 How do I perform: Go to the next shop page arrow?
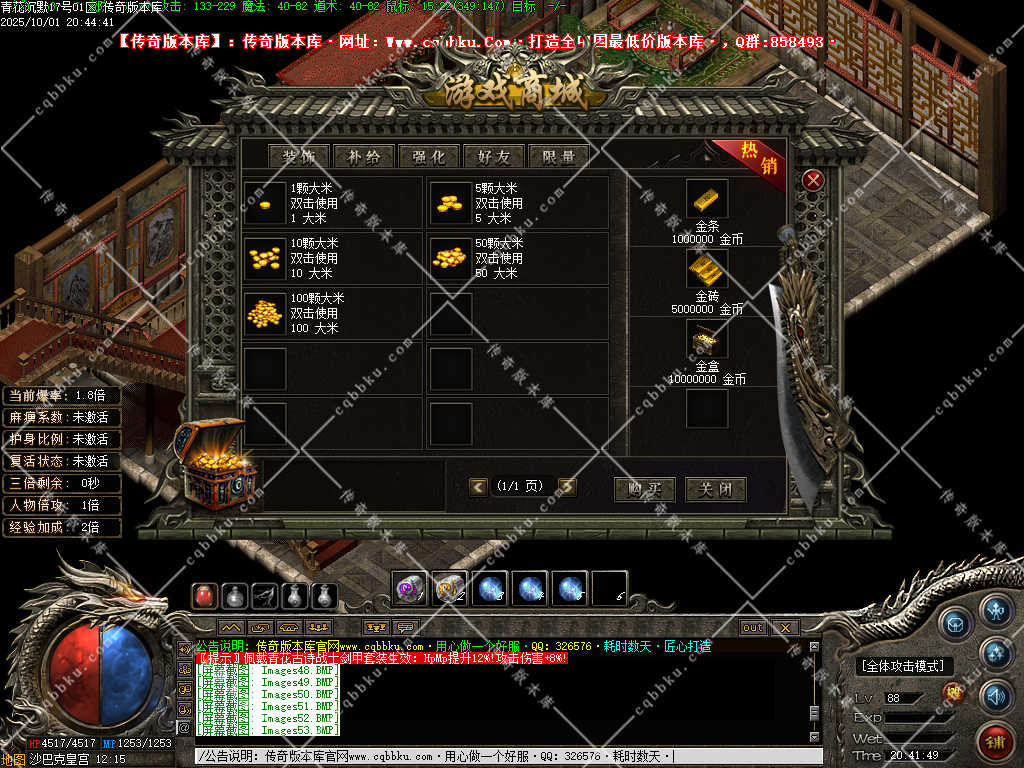click(568, 487)
